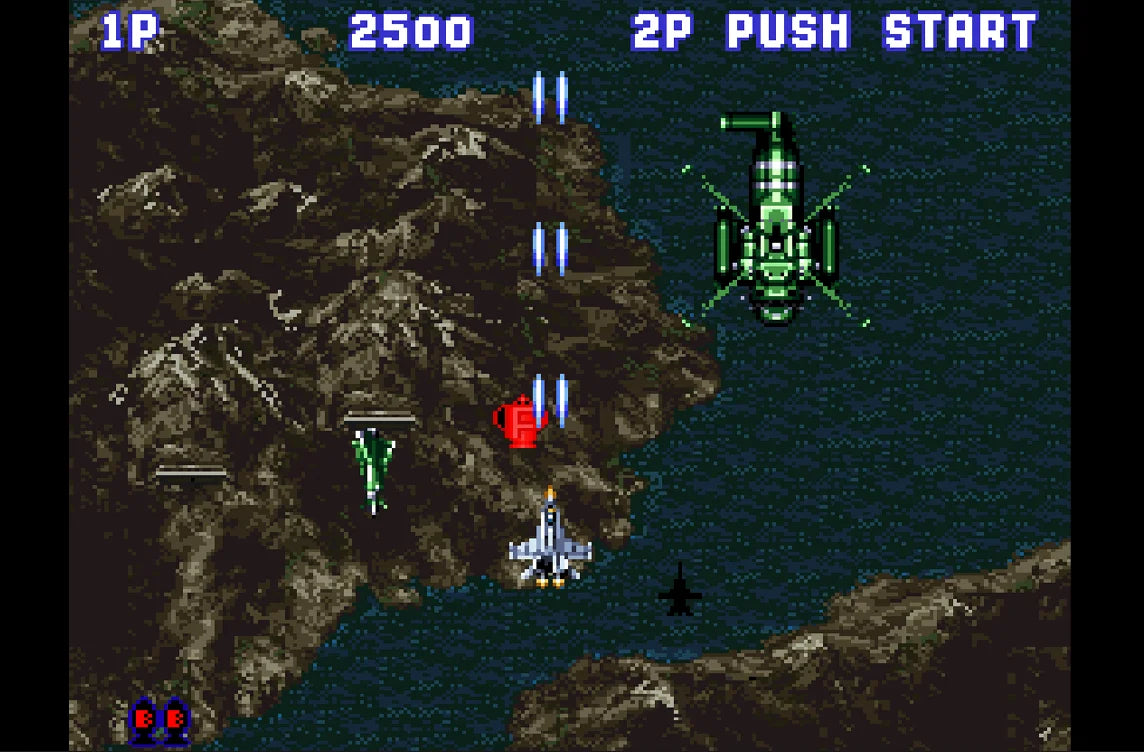
Task: Click the 2P PUSH START join text
Action: click(835, 33)
